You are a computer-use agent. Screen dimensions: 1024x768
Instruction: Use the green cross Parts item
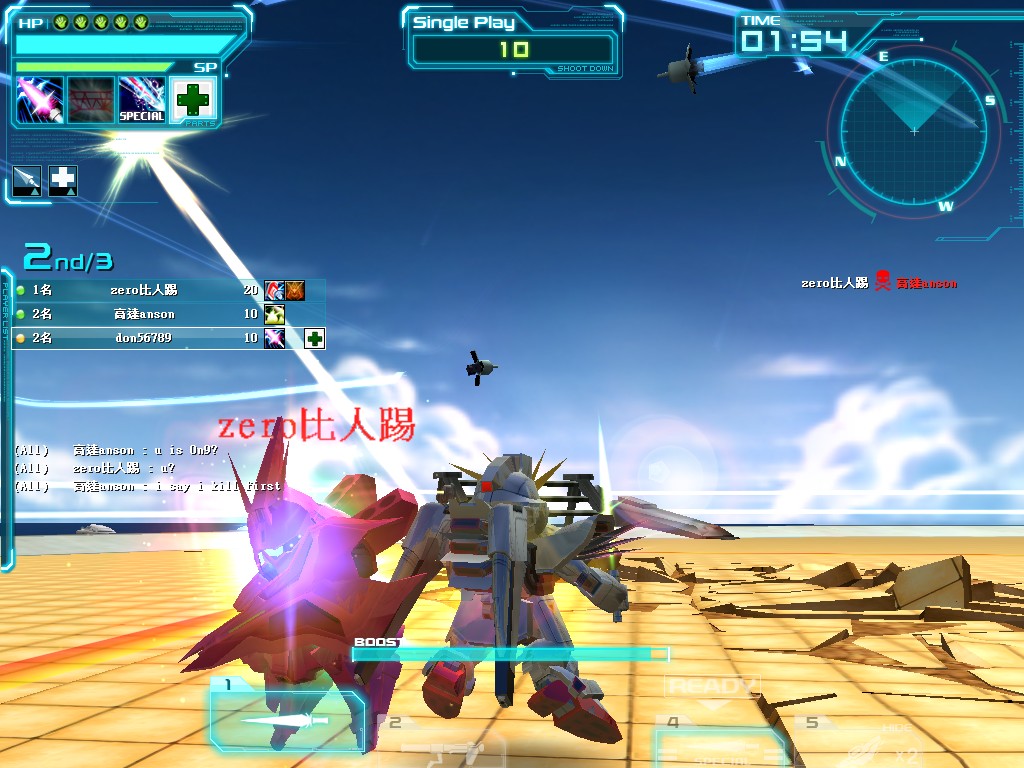pos(193,100)
